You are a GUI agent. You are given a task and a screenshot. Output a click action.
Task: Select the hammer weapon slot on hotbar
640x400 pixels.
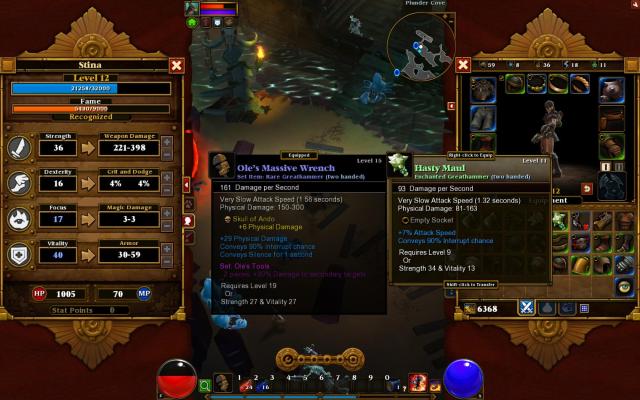[223, 382]
